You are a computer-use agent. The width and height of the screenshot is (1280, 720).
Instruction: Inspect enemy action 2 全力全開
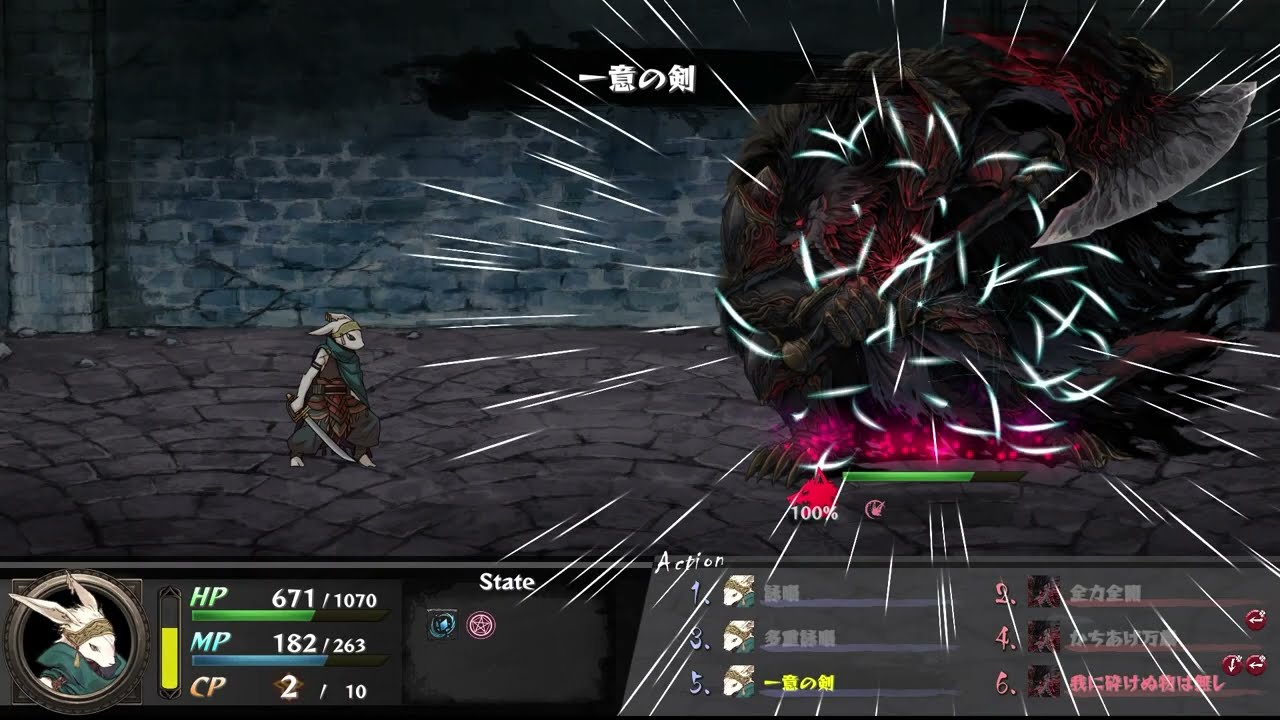(1104, 591)
